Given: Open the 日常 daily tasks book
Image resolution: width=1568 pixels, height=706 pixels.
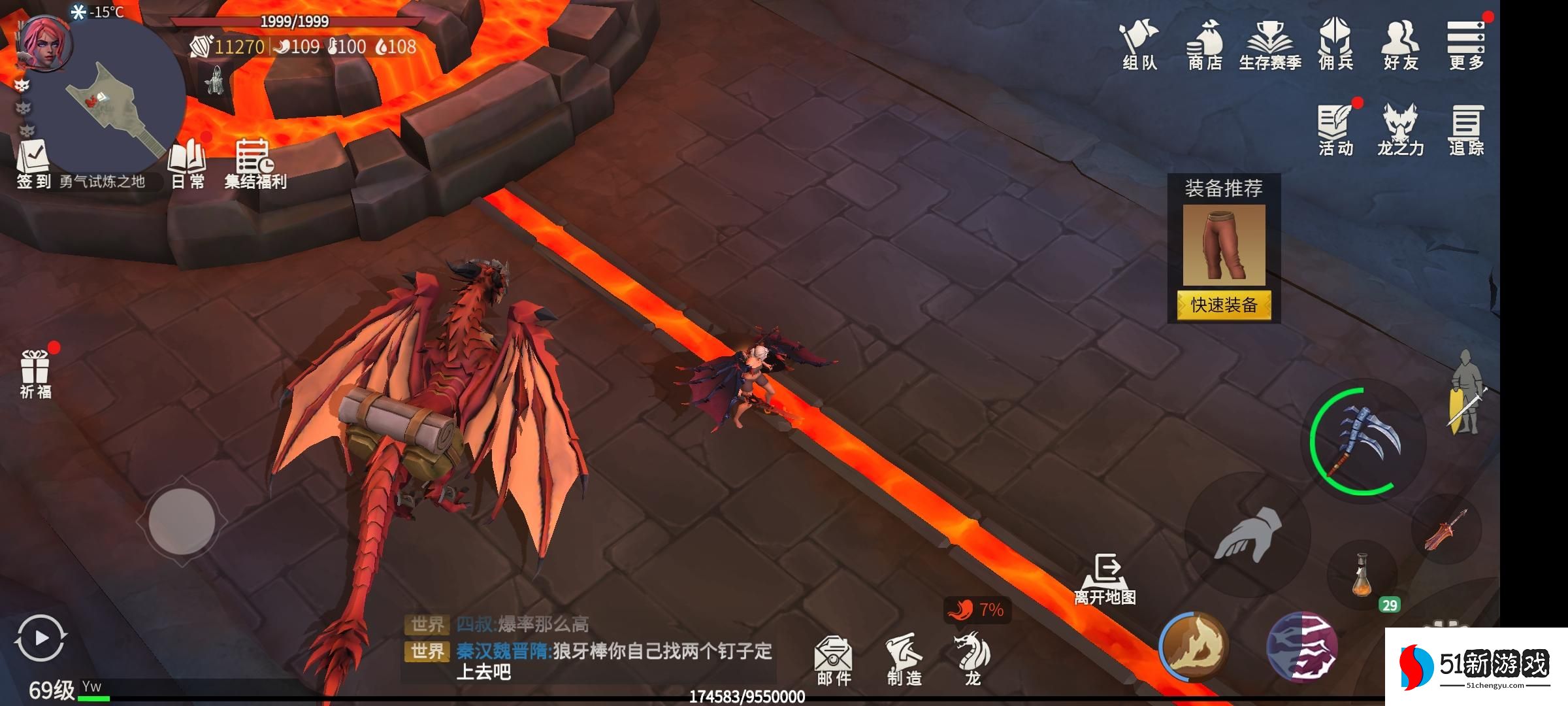Looking at the screenshot, I should [x=188, y=163].
